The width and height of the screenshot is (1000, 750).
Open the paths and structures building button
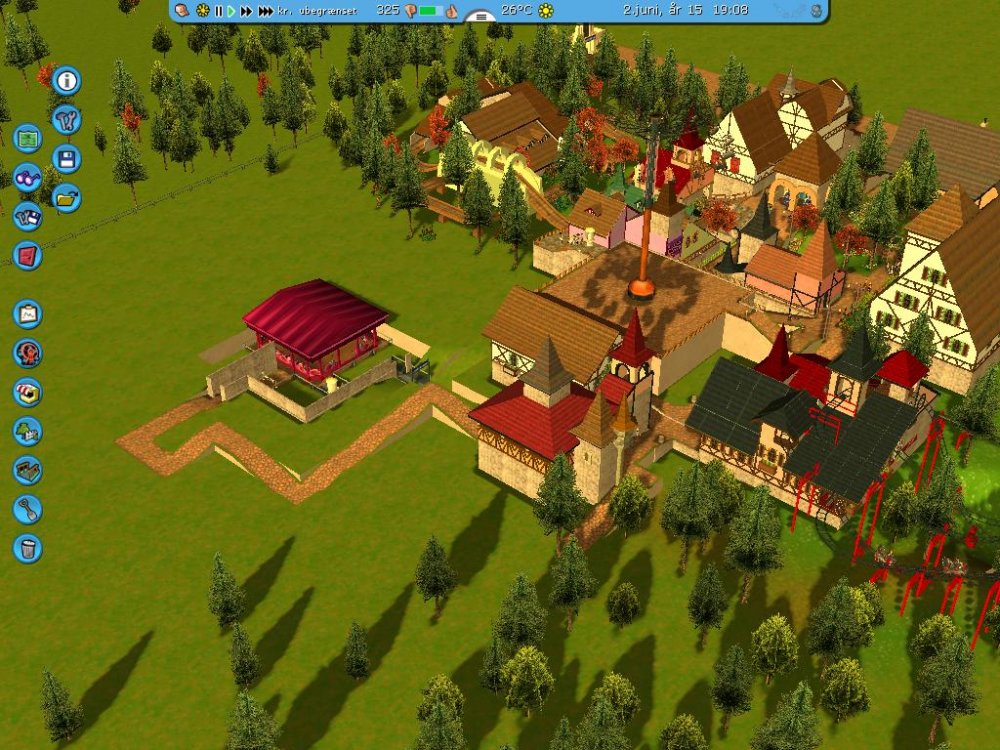tap(28, 470)
